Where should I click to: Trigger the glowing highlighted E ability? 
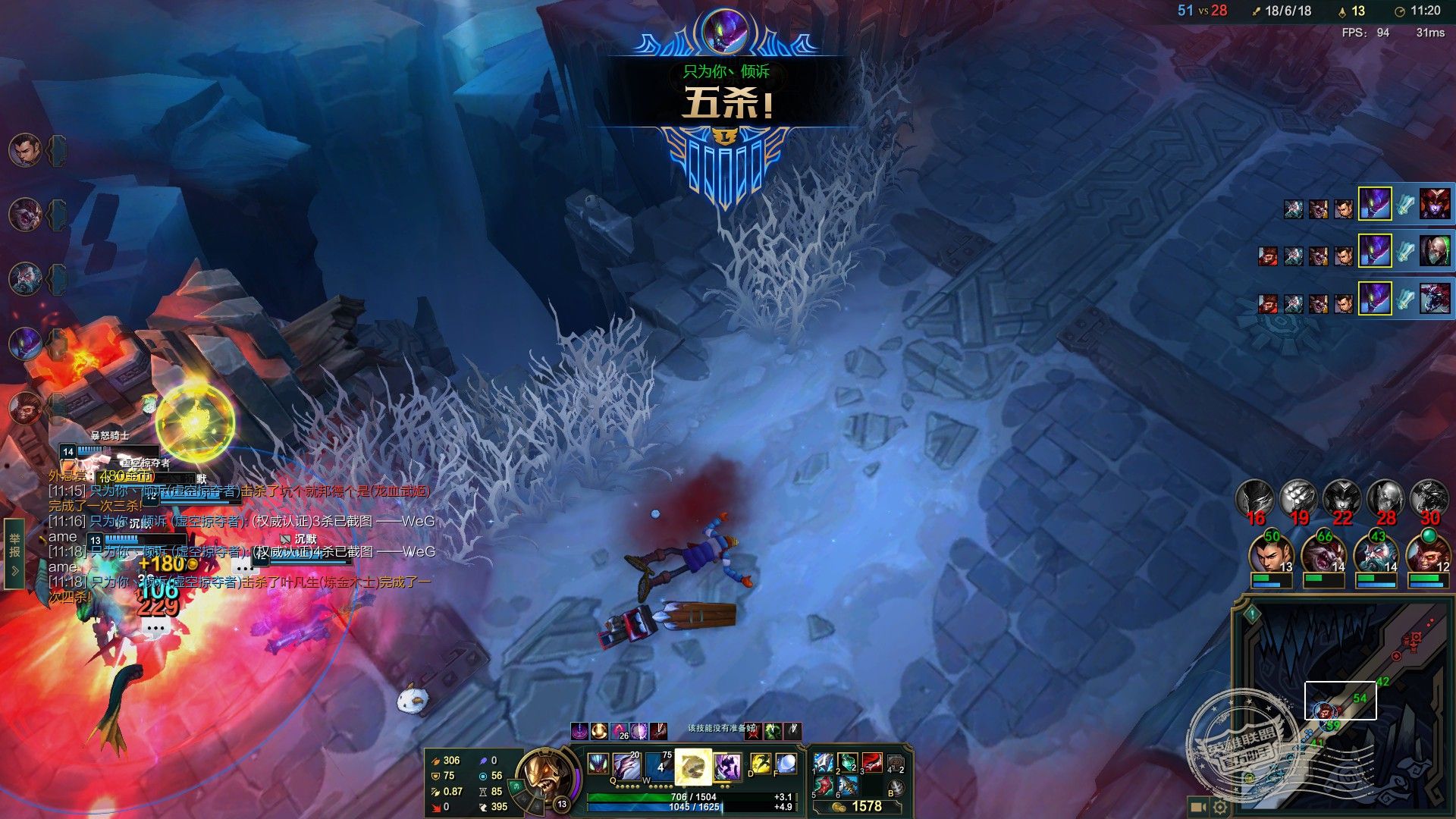click(693, 767)
